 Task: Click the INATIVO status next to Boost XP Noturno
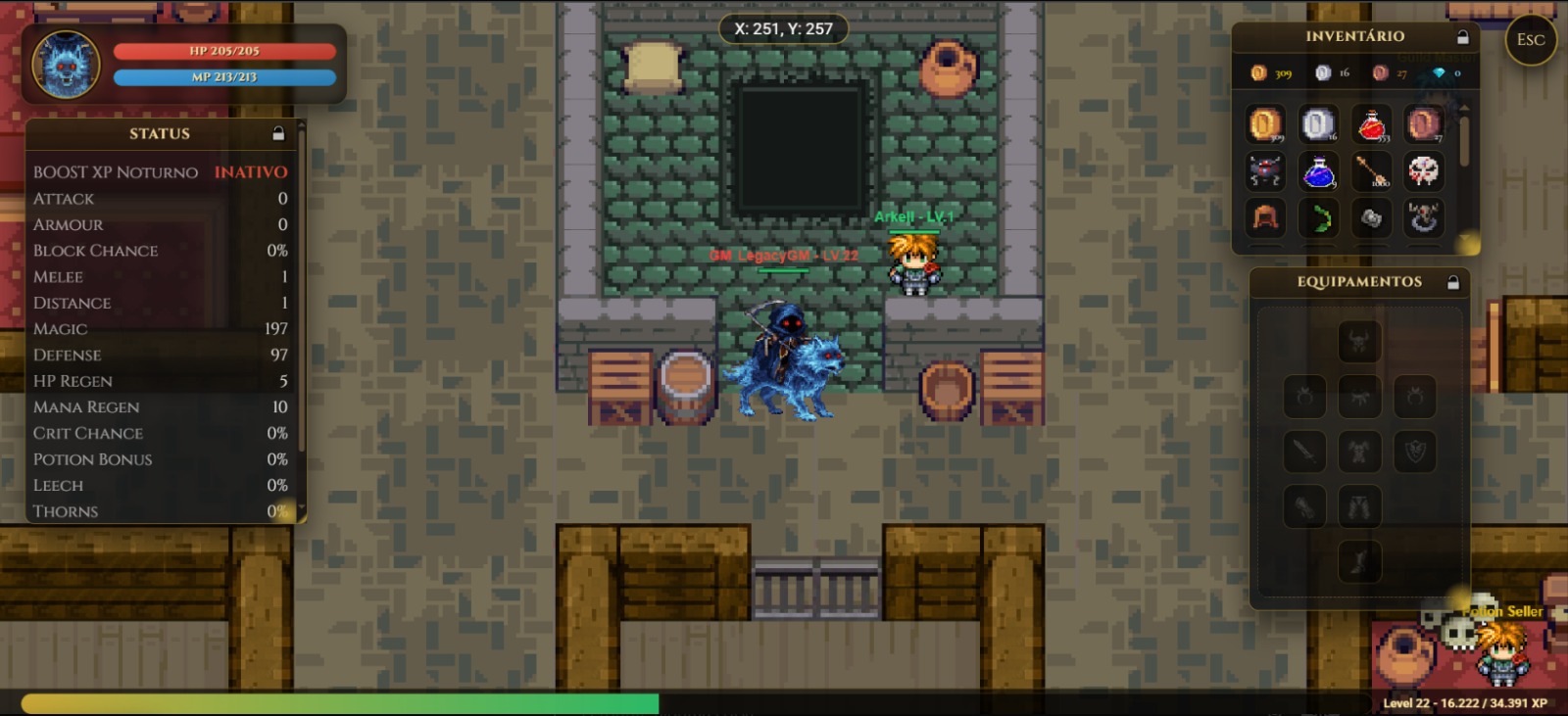251,171
